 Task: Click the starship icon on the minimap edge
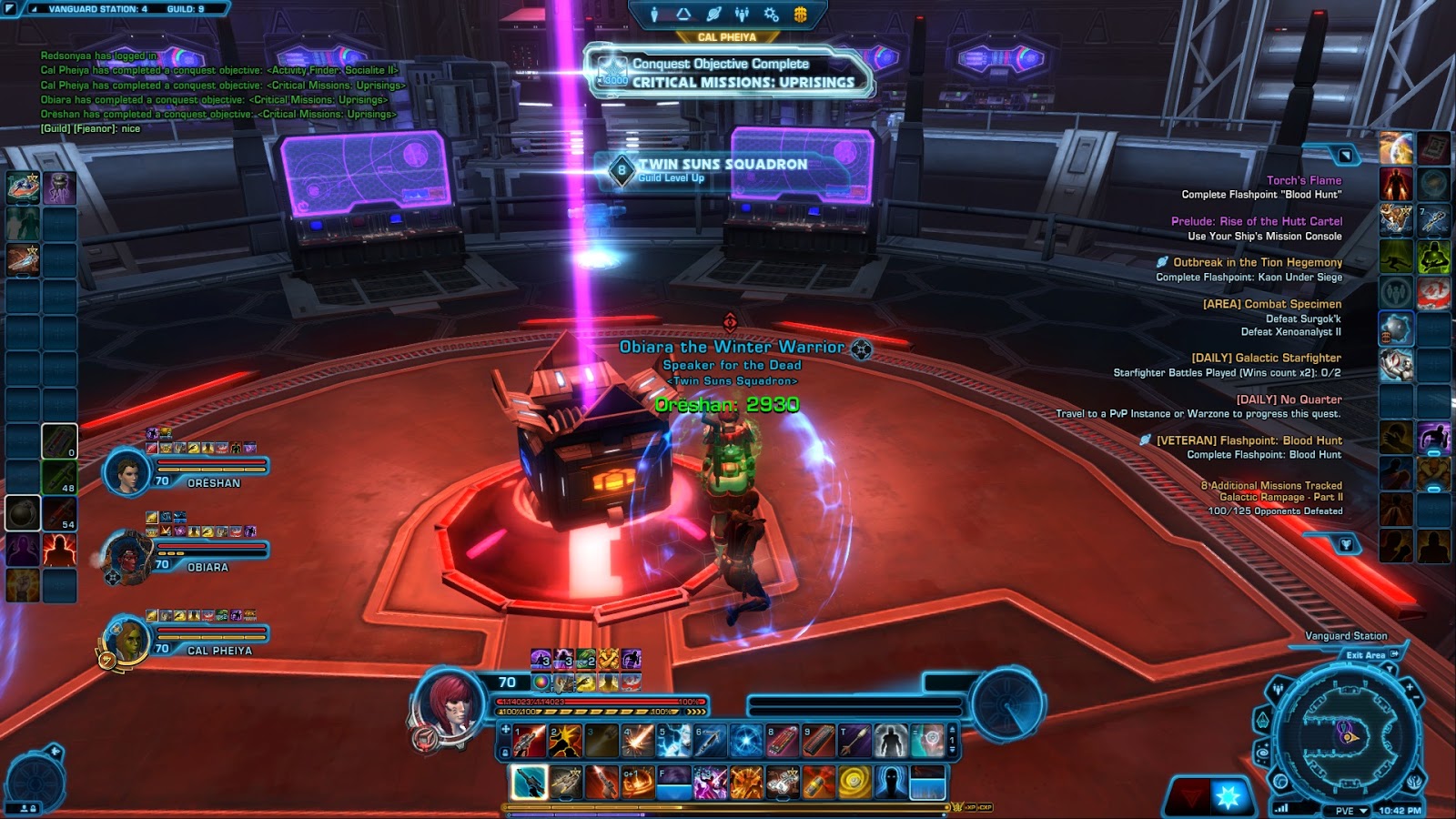tap(1262, 719)
